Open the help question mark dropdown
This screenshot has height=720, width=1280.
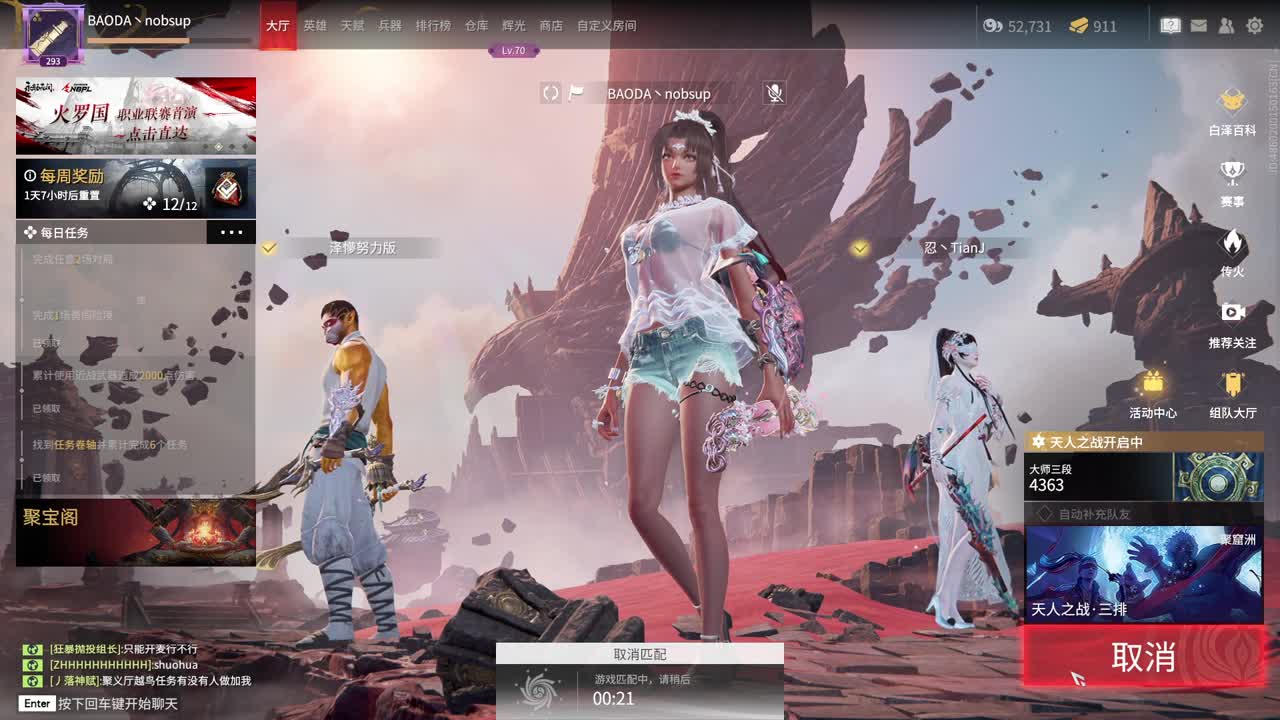(x=1170, y=26)
